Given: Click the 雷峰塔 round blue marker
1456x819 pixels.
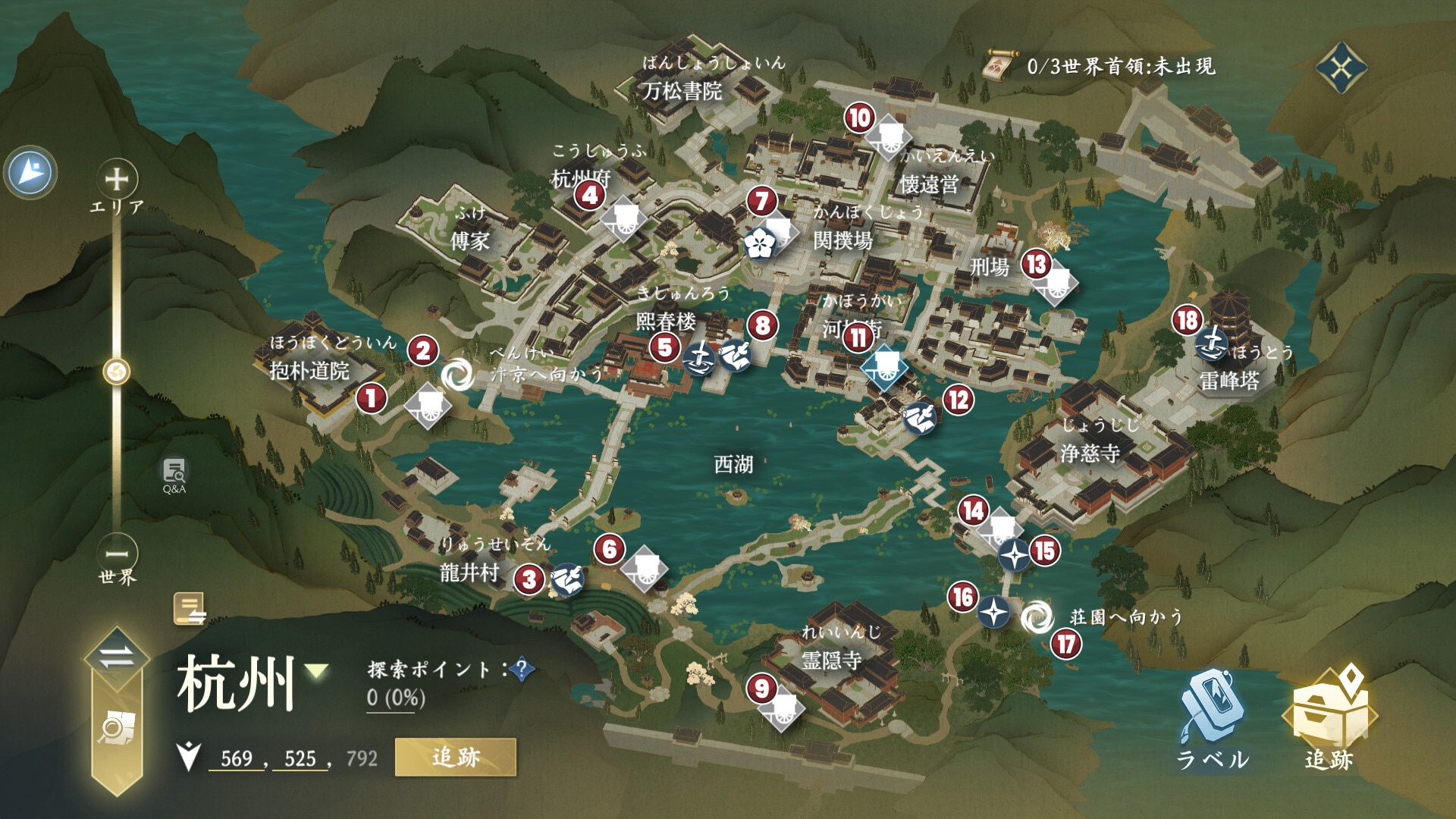Looking at the screenshot, I should pyautogui.click(x=1211, y=347).
